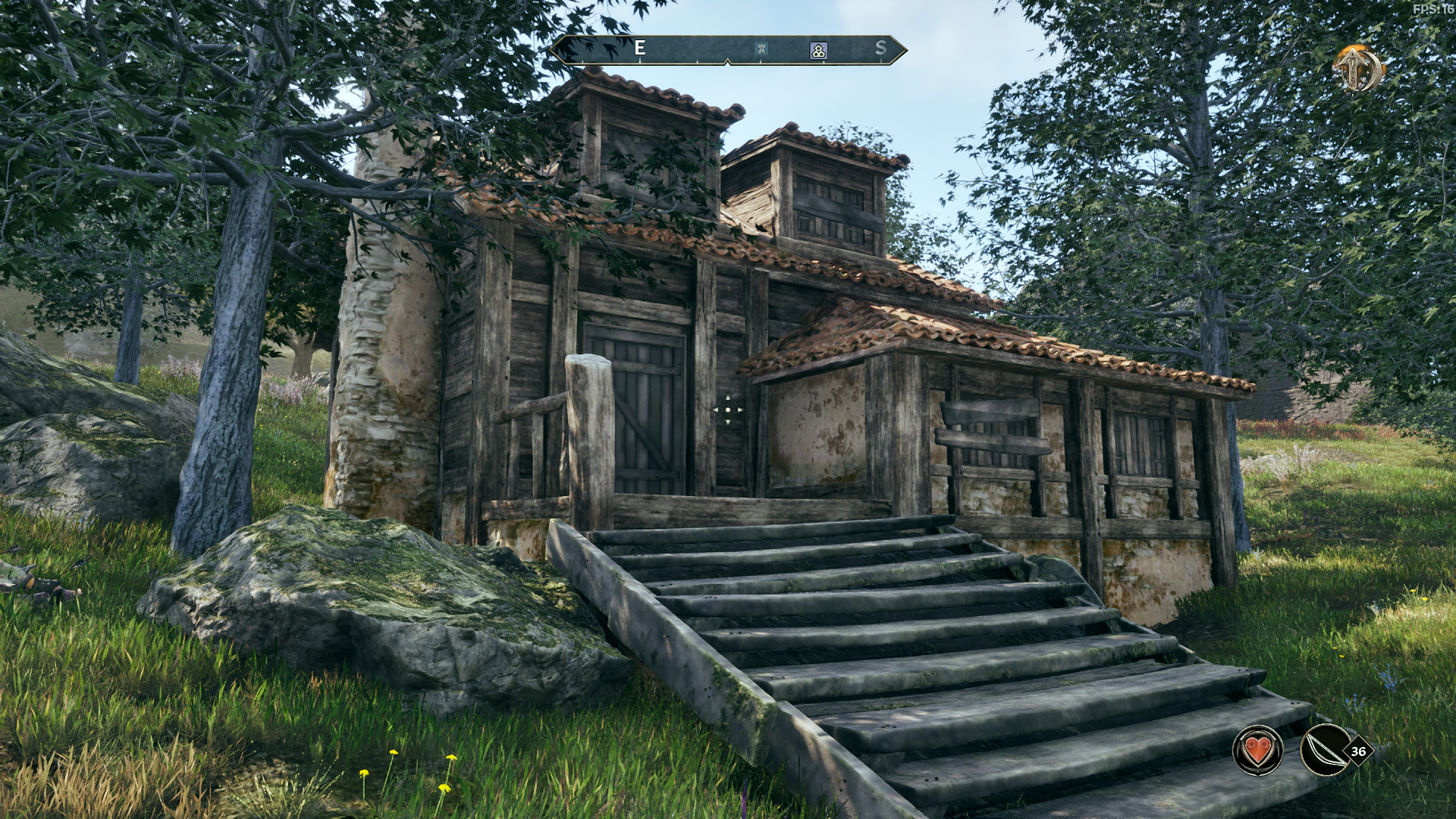Click the red heart health icon
Screen dimensions: 1456x819
tap(1257, 749)
